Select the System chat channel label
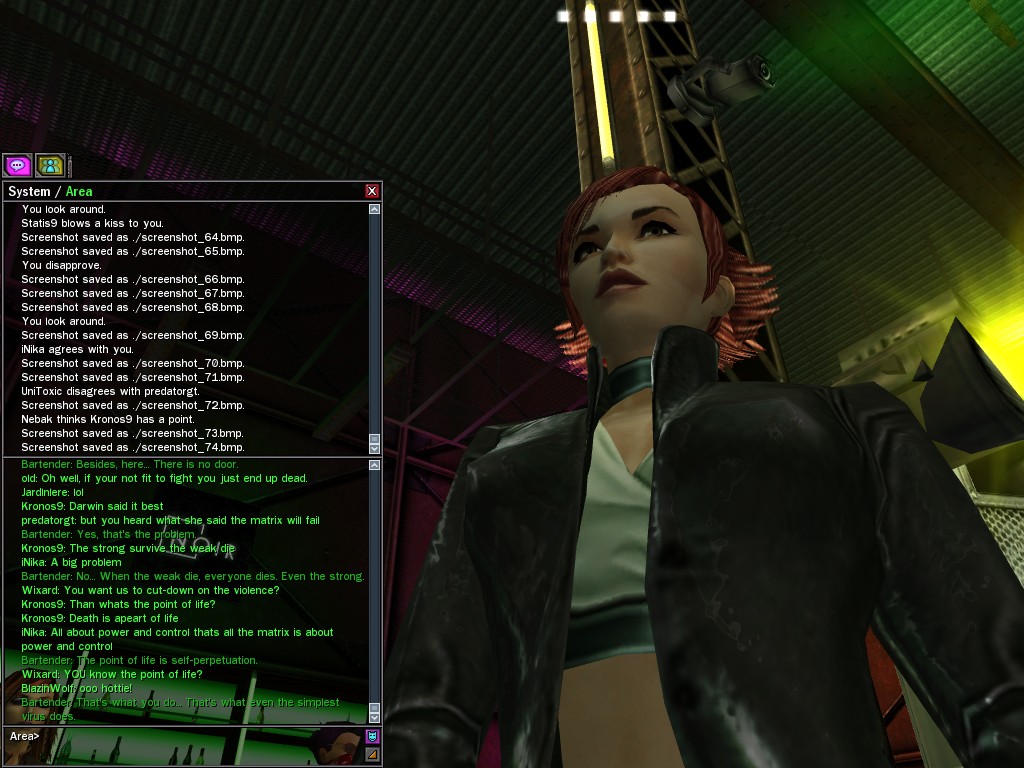1024x768 pixels. click(x=29, y=191)
